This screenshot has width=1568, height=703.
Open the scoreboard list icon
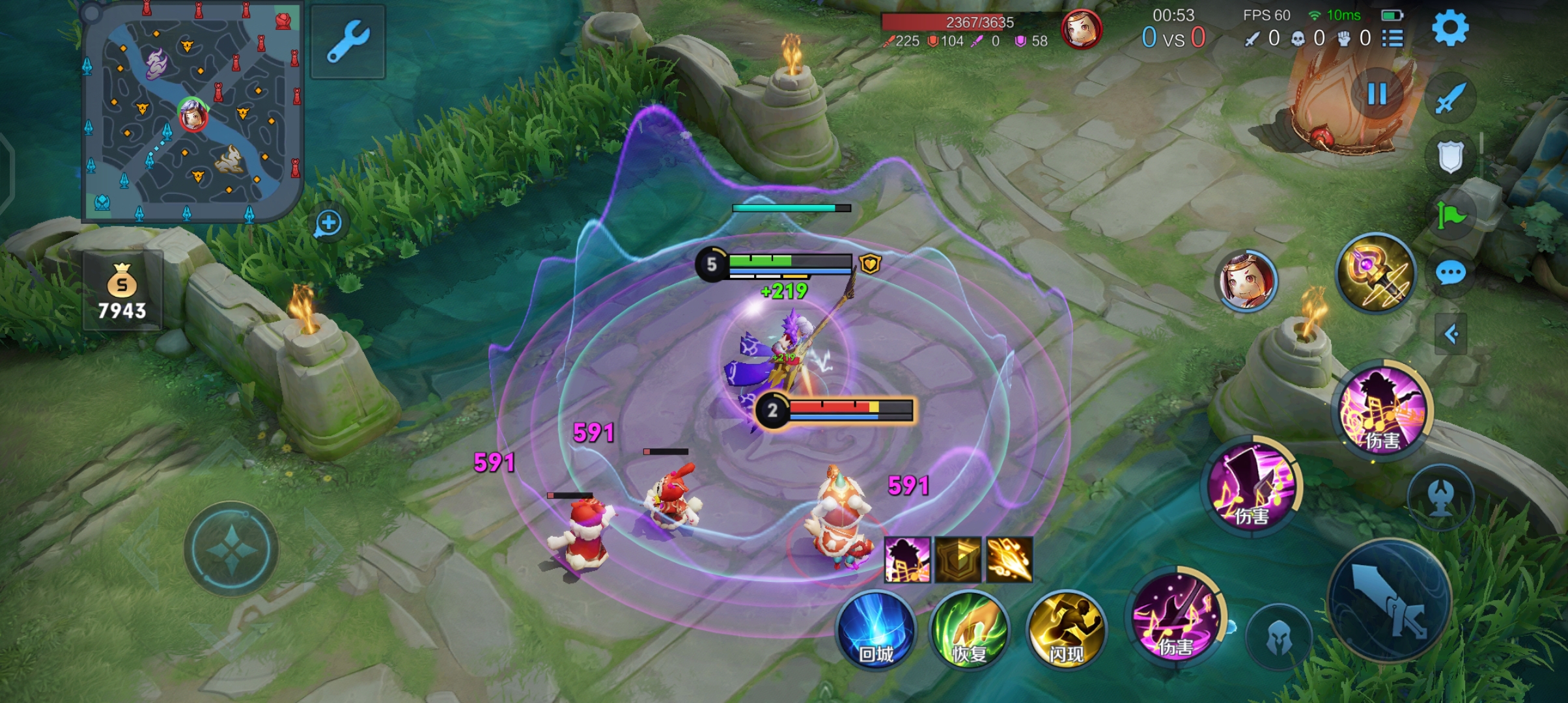(1392, 38)
